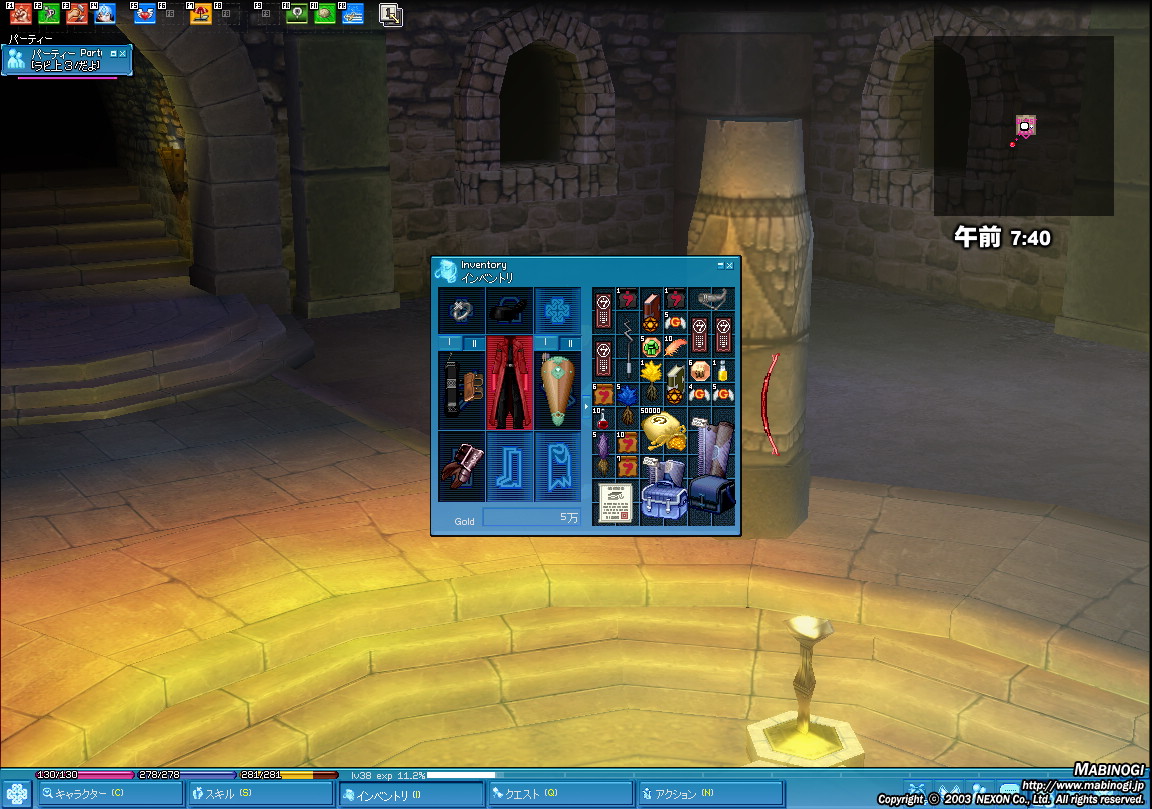This screenshot has width=1152, height=809.
Task: Select the ring accessory slot
Action: tap(461, 311)
